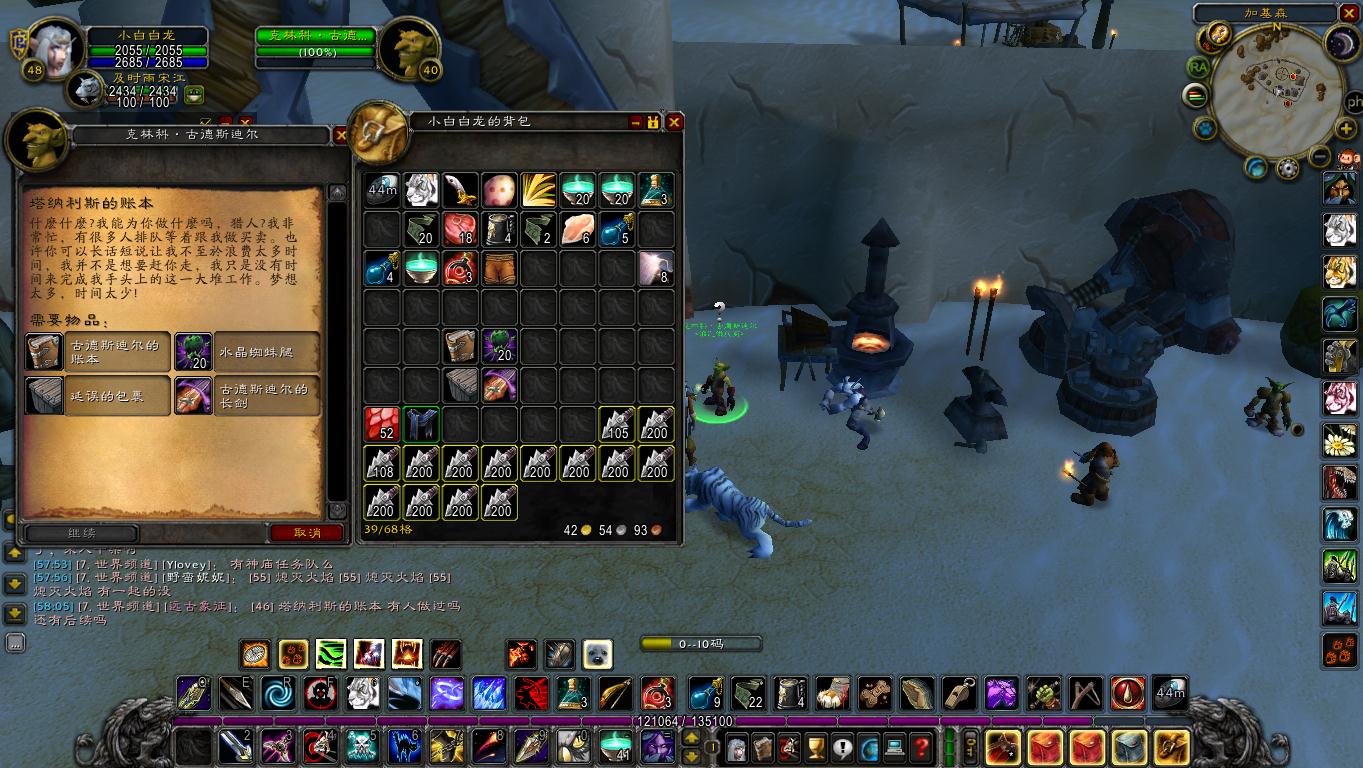
Task: Click the 取消 (Cancel) quest button
Action: [x=307, y=533]
